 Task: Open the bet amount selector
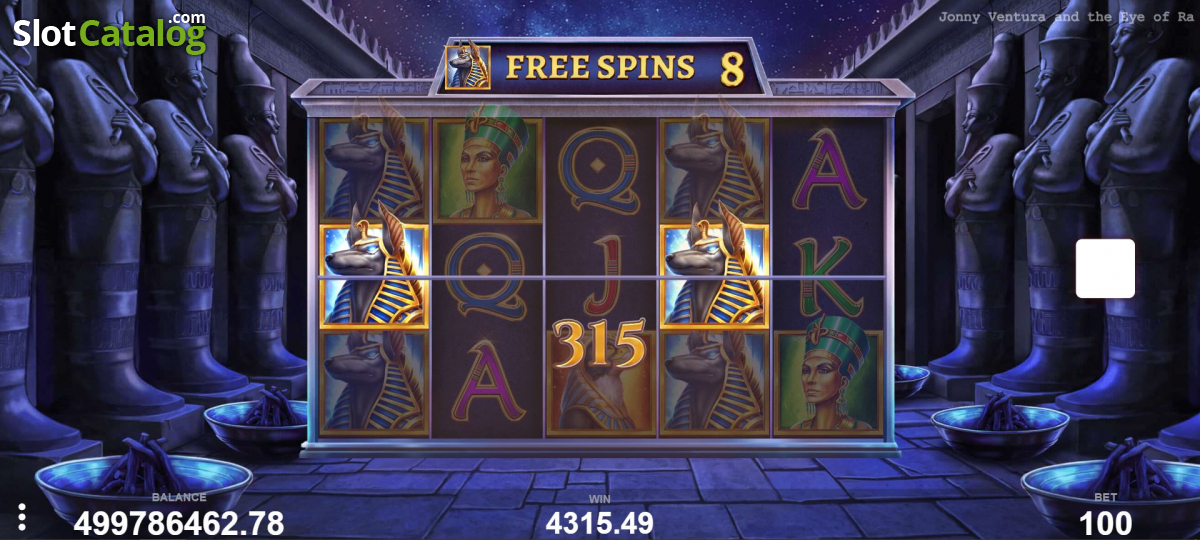(x=1105, y=521)
